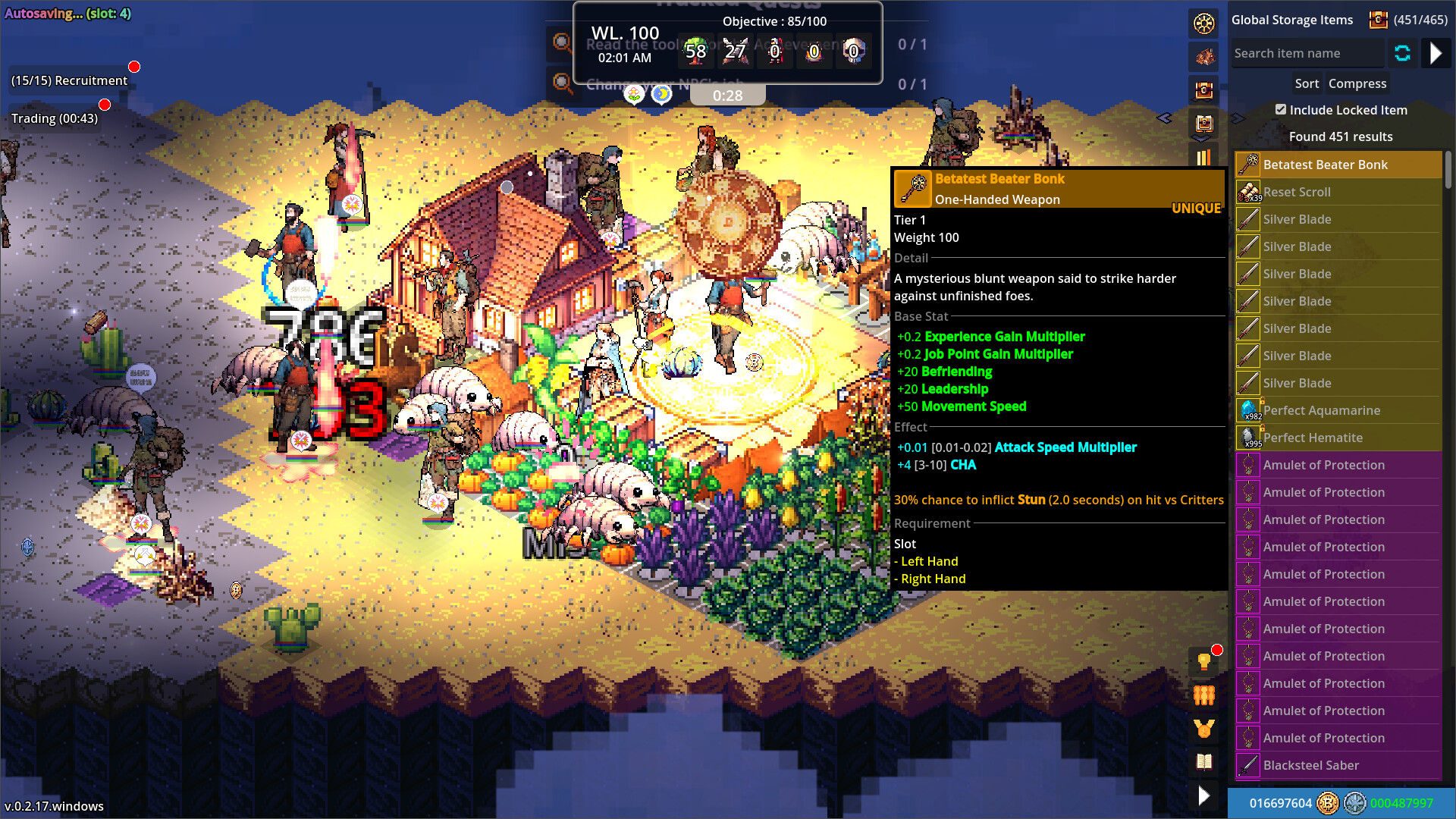Open the orange bar chart statistics icon
Image resolution: width=1456 pixels, height=819 pixels.
click(x=1204, y=157)
